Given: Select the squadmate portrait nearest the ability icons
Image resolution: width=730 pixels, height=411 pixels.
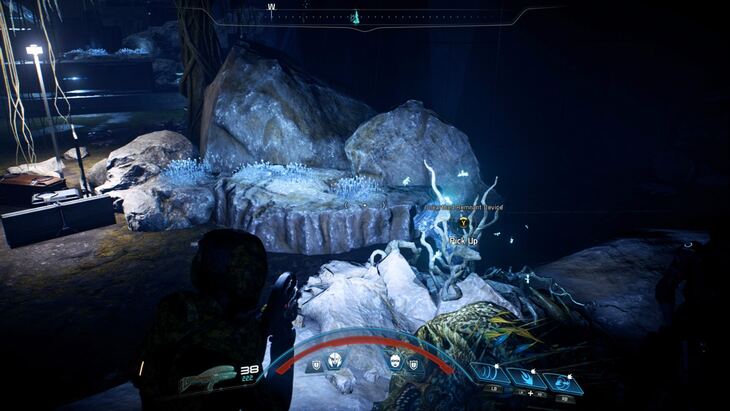Looking at the screenshot, I should point(395,361).
